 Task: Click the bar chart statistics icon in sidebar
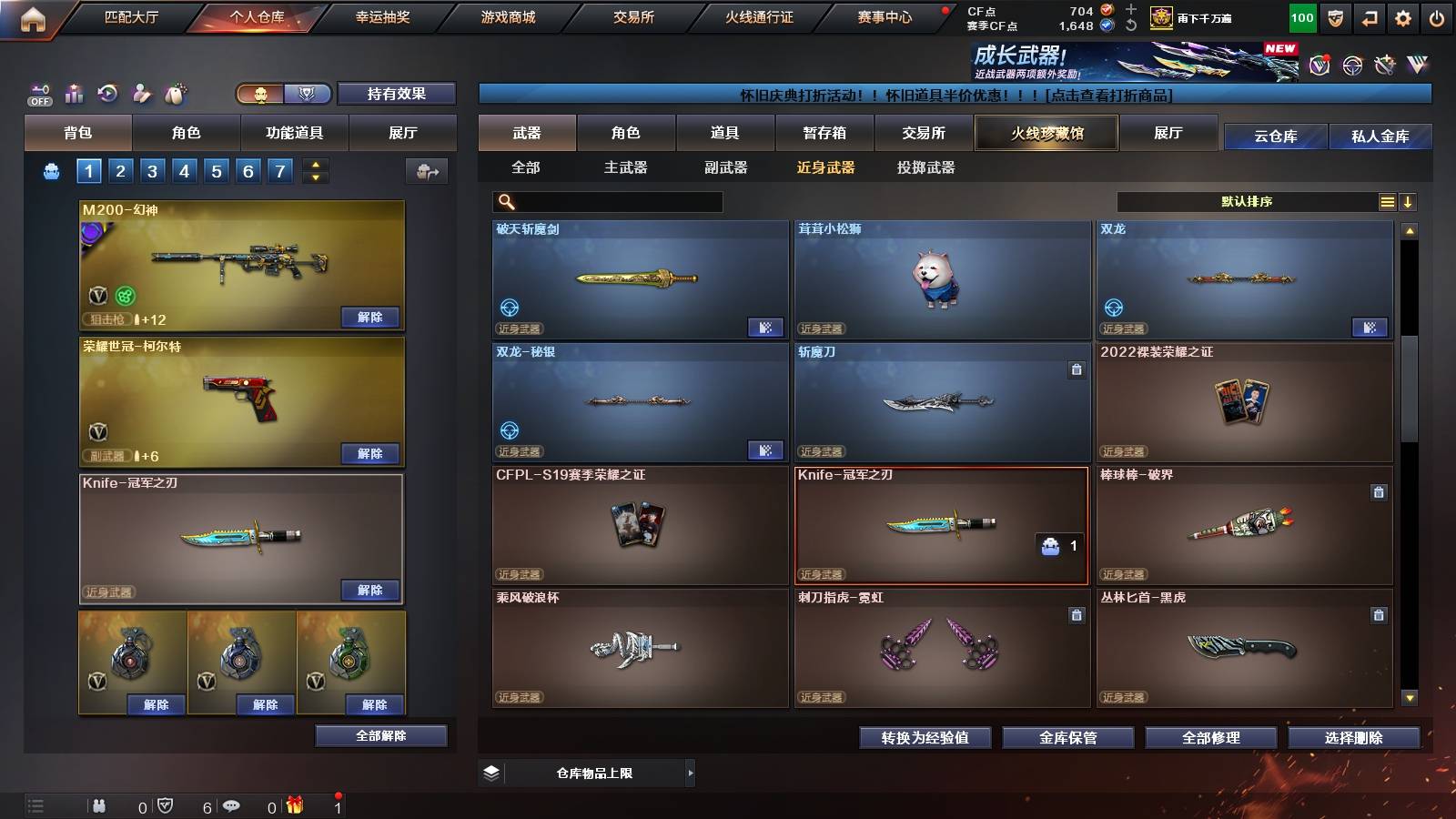pos(74,94)
